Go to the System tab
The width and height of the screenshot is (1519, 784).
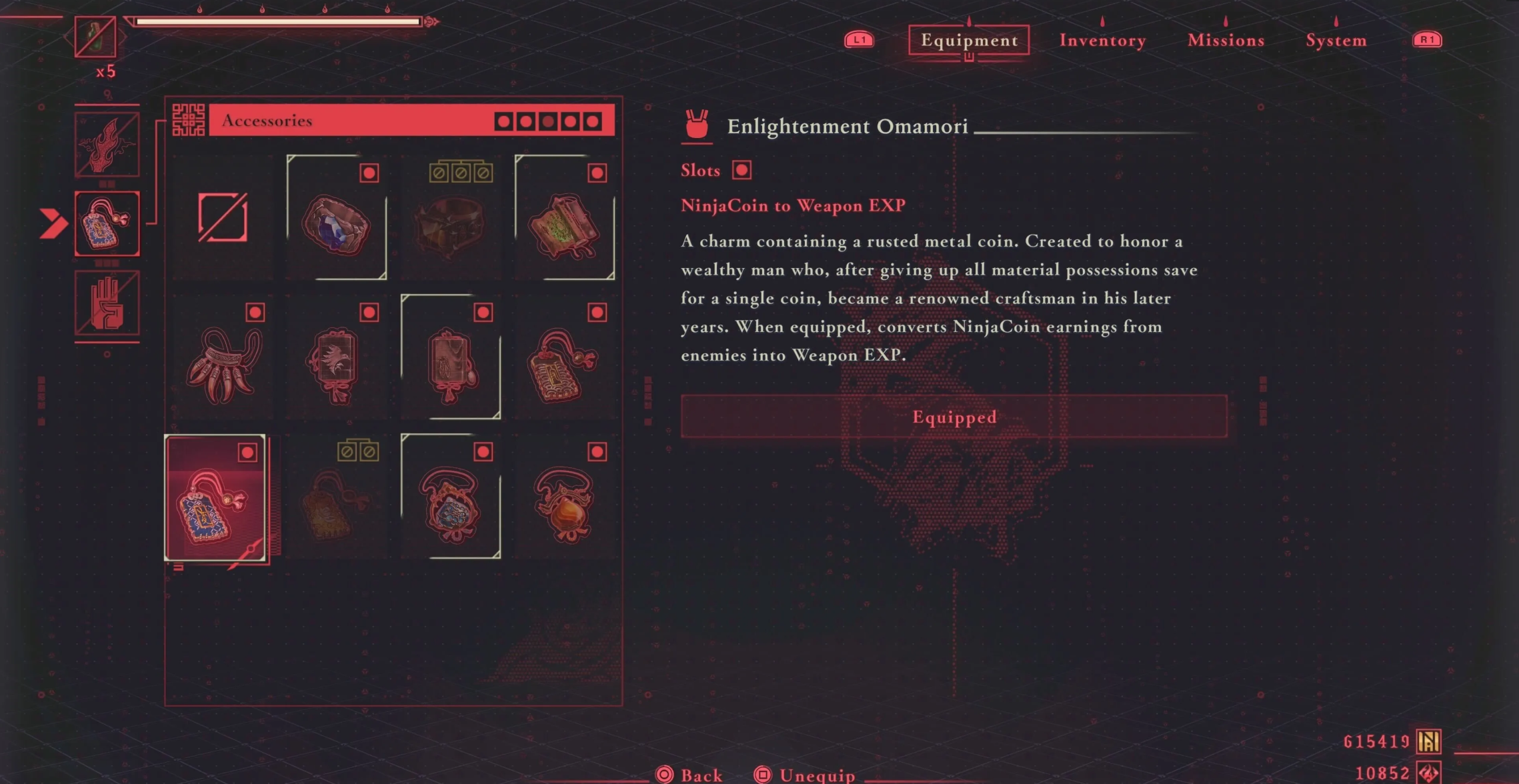click(x=1336, y=41)
